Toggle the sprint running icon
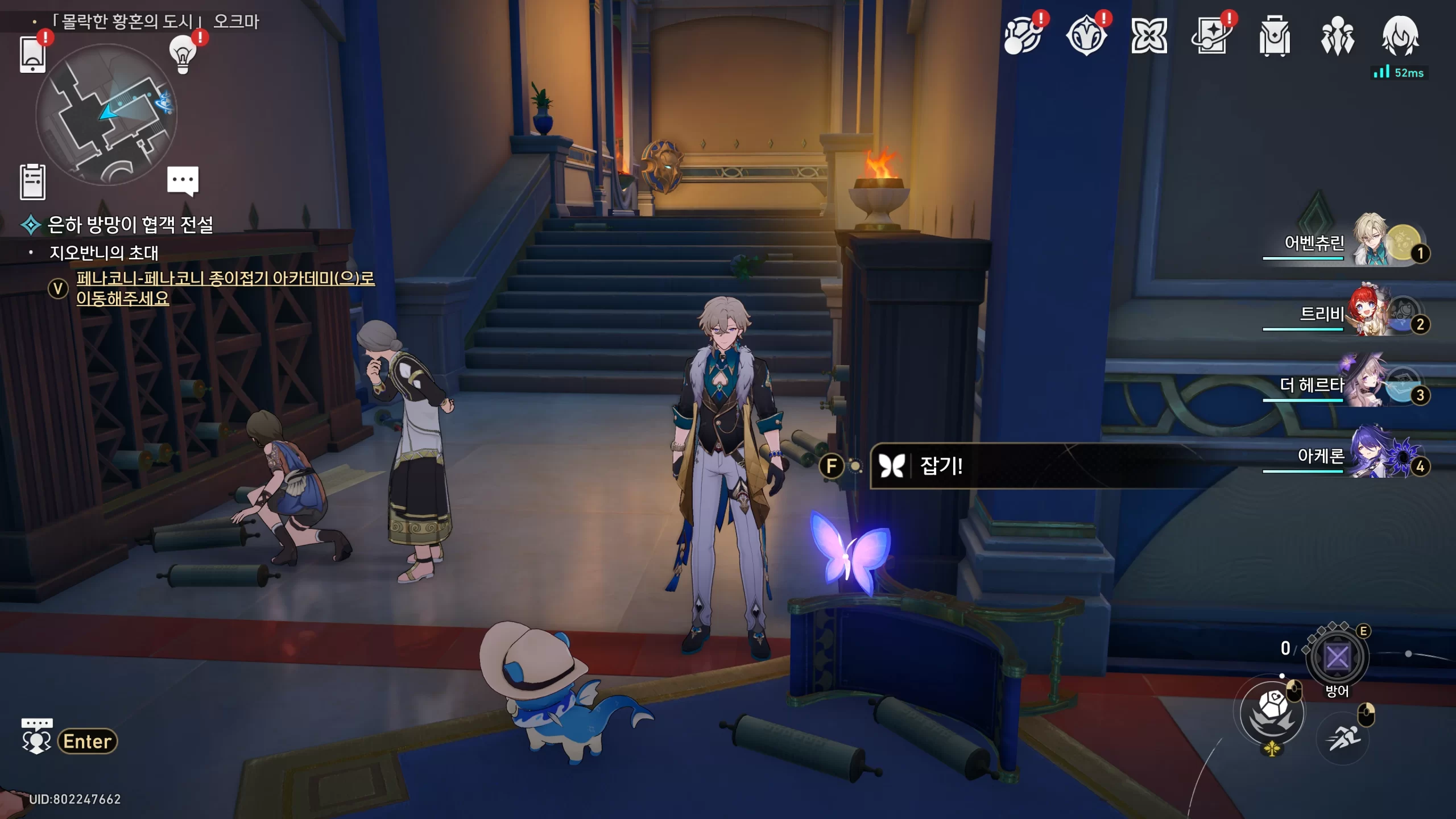The width and height of the screenshot is (1456, 819). coord(1343,739)
